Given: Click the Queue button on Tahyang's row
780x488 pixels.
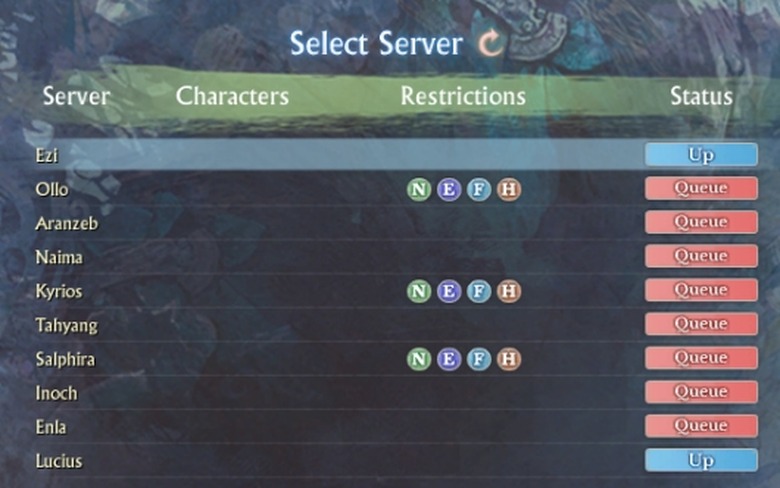Looking at the screenshot, I should [x=701, y=324].
